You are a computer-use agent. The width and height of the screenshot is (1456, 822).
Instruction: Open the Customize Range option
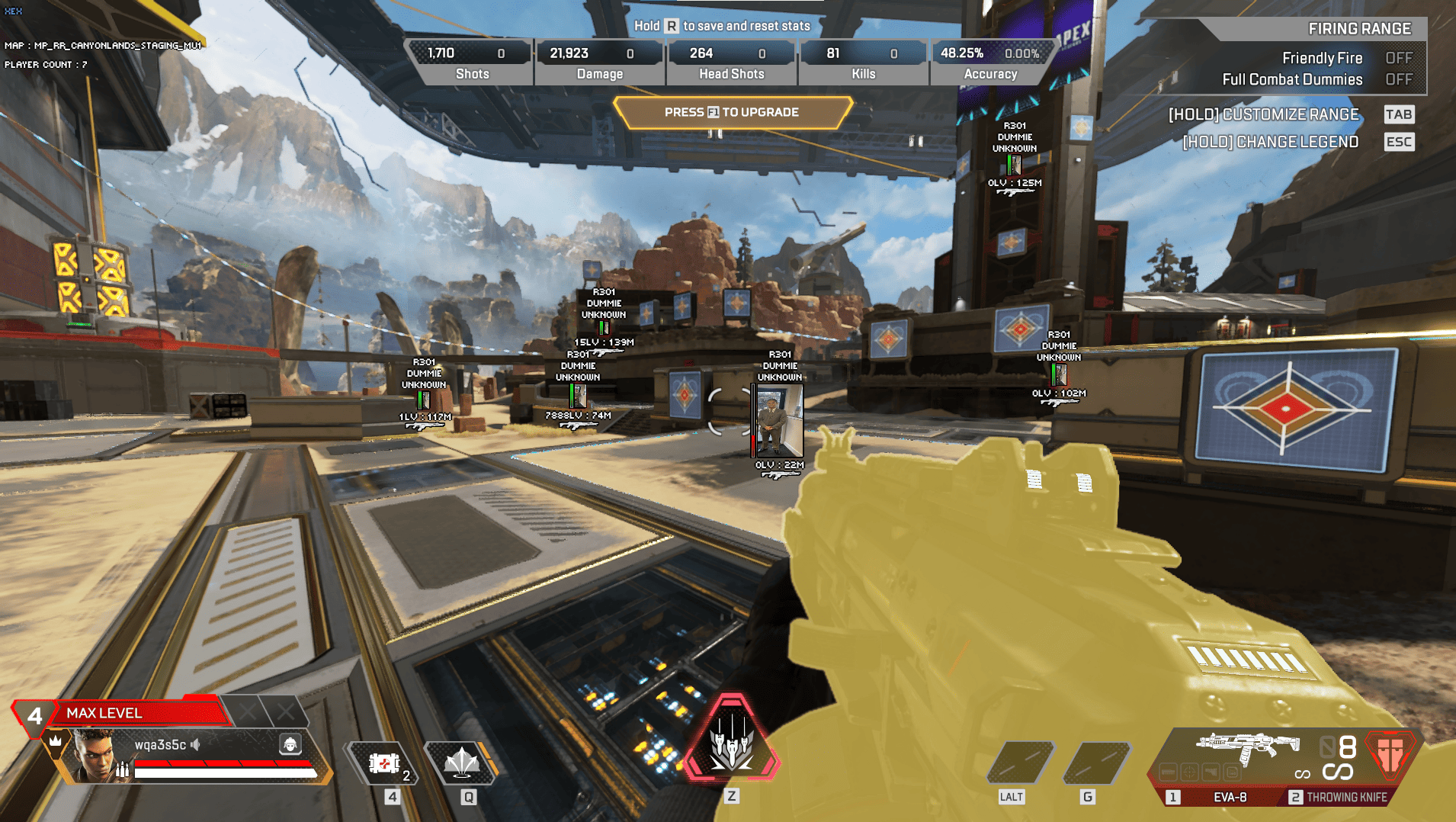(1264, 114)
